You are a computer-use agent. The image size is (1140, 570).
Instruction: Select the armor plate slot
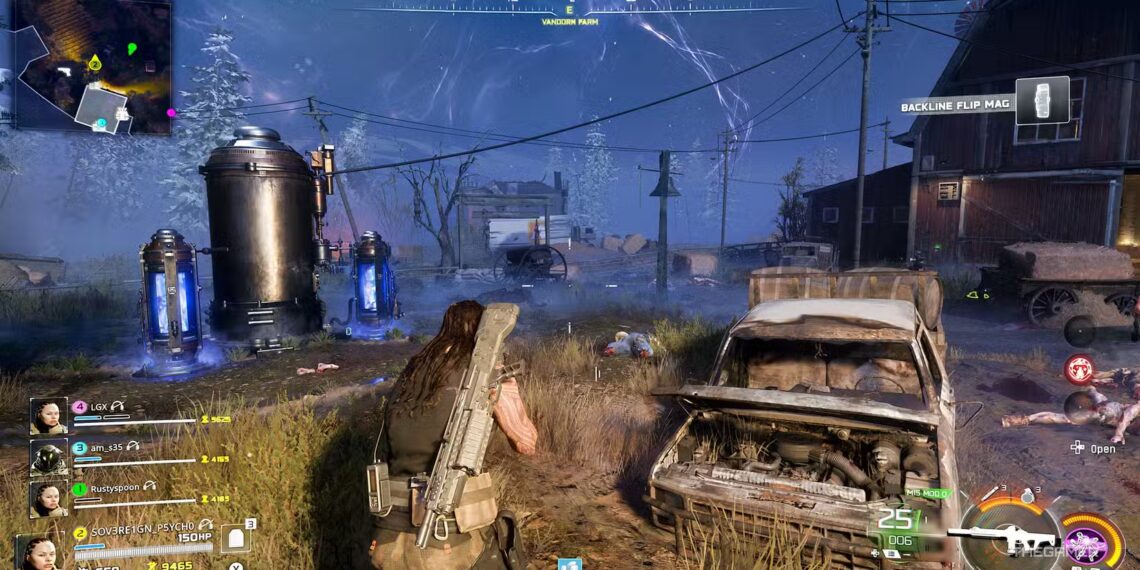click(x=235, y=538)
